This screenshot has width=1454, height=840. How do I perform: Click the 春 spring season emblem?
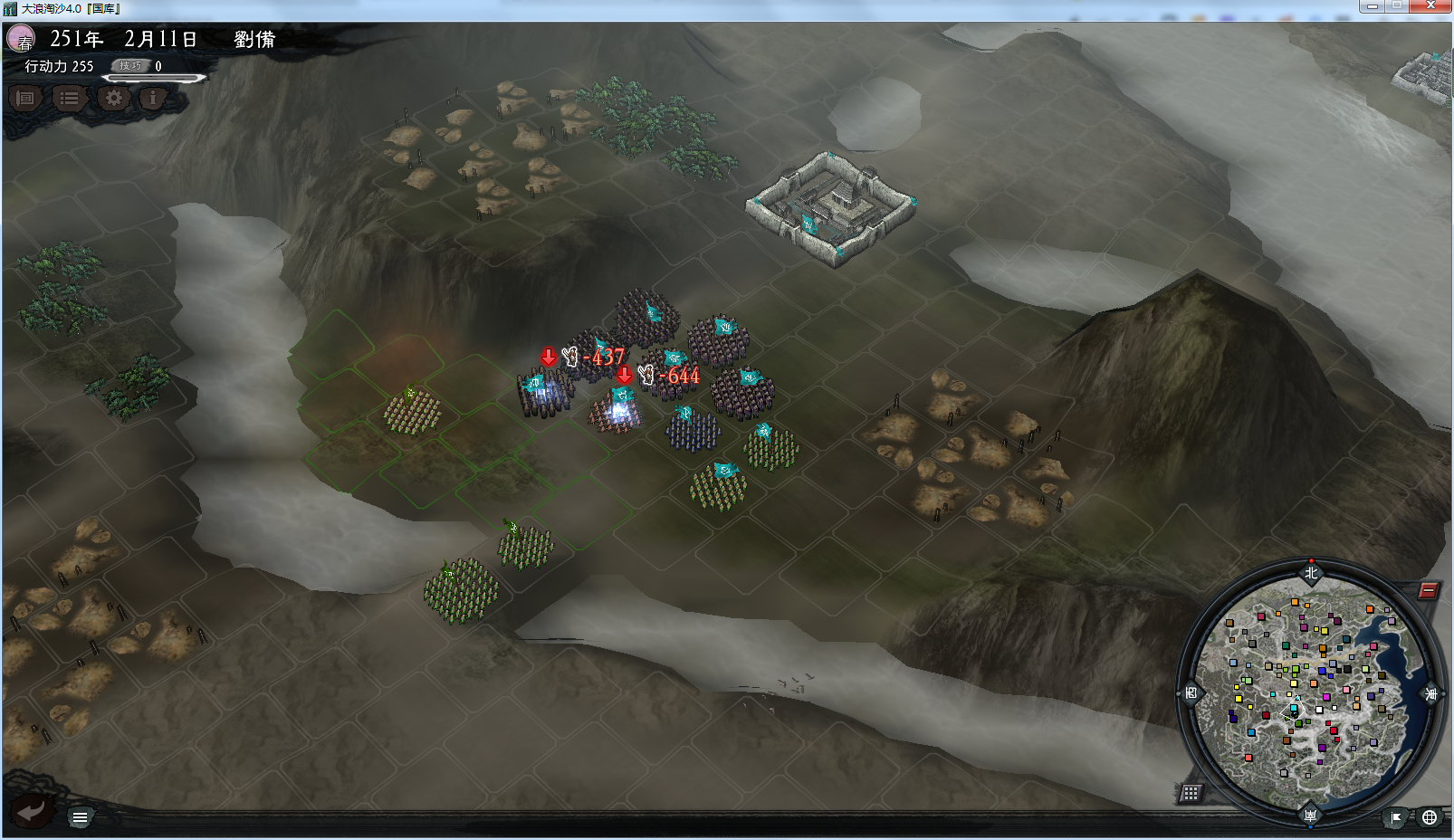tap(21, 39)
